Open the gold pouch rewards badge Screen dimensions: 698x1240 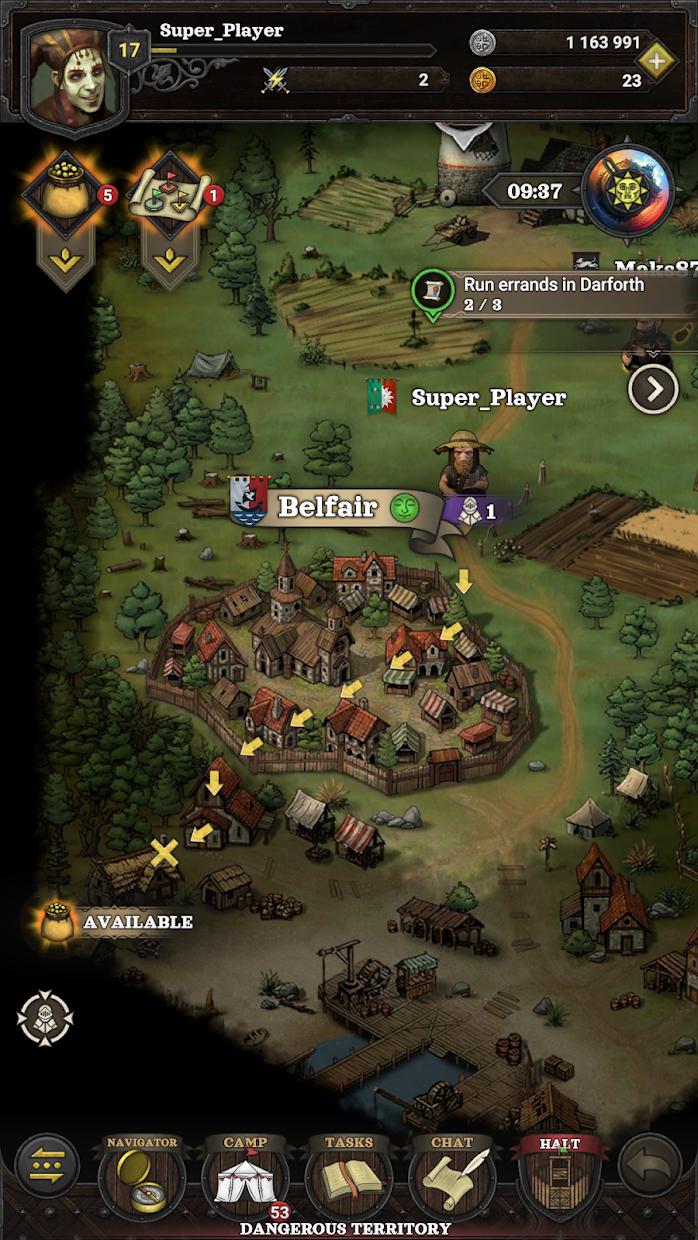click(x=66, y=198)
